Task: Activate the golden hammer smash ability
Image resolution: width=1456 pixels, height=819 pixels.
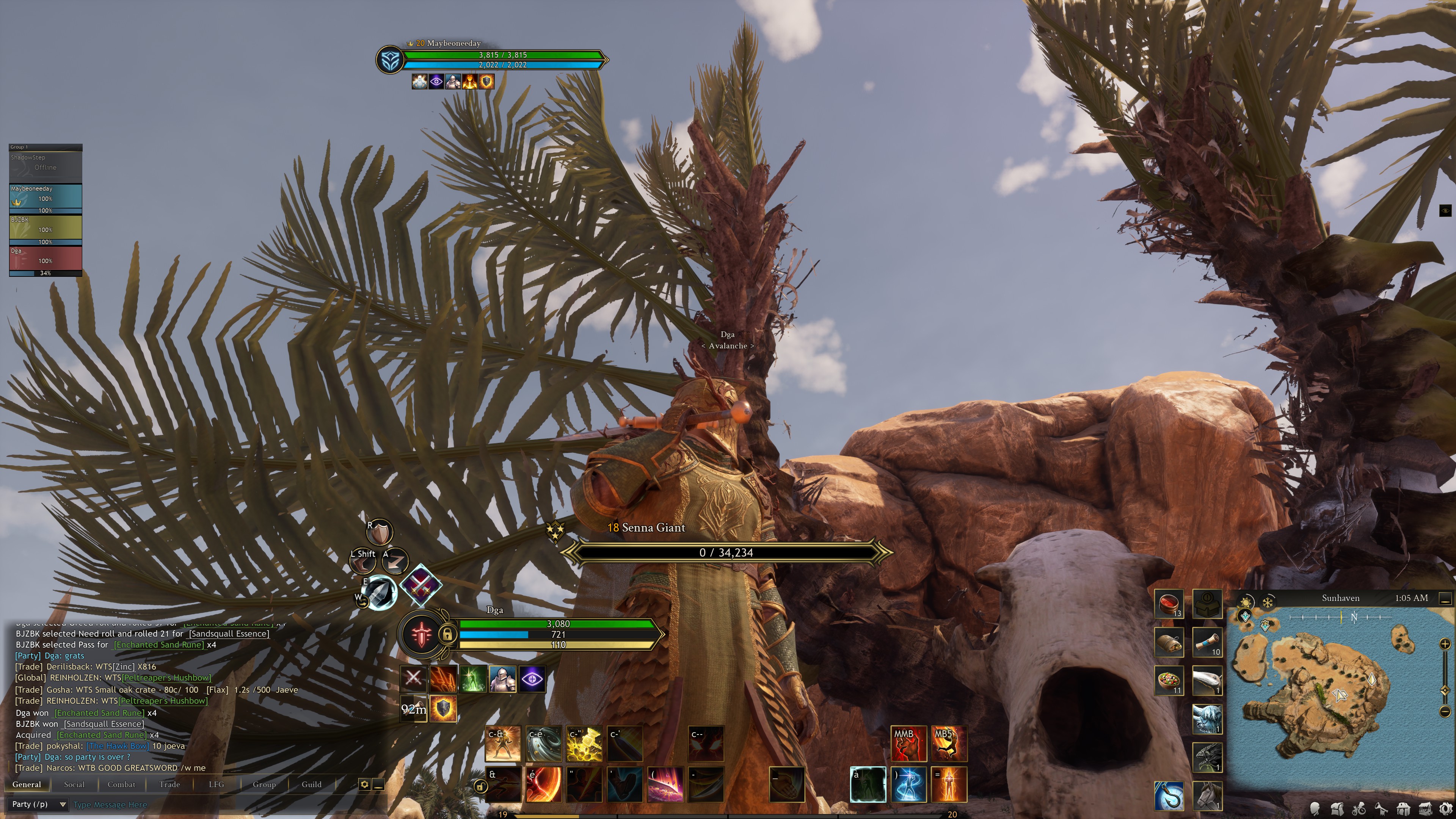Action: (584, 743)
